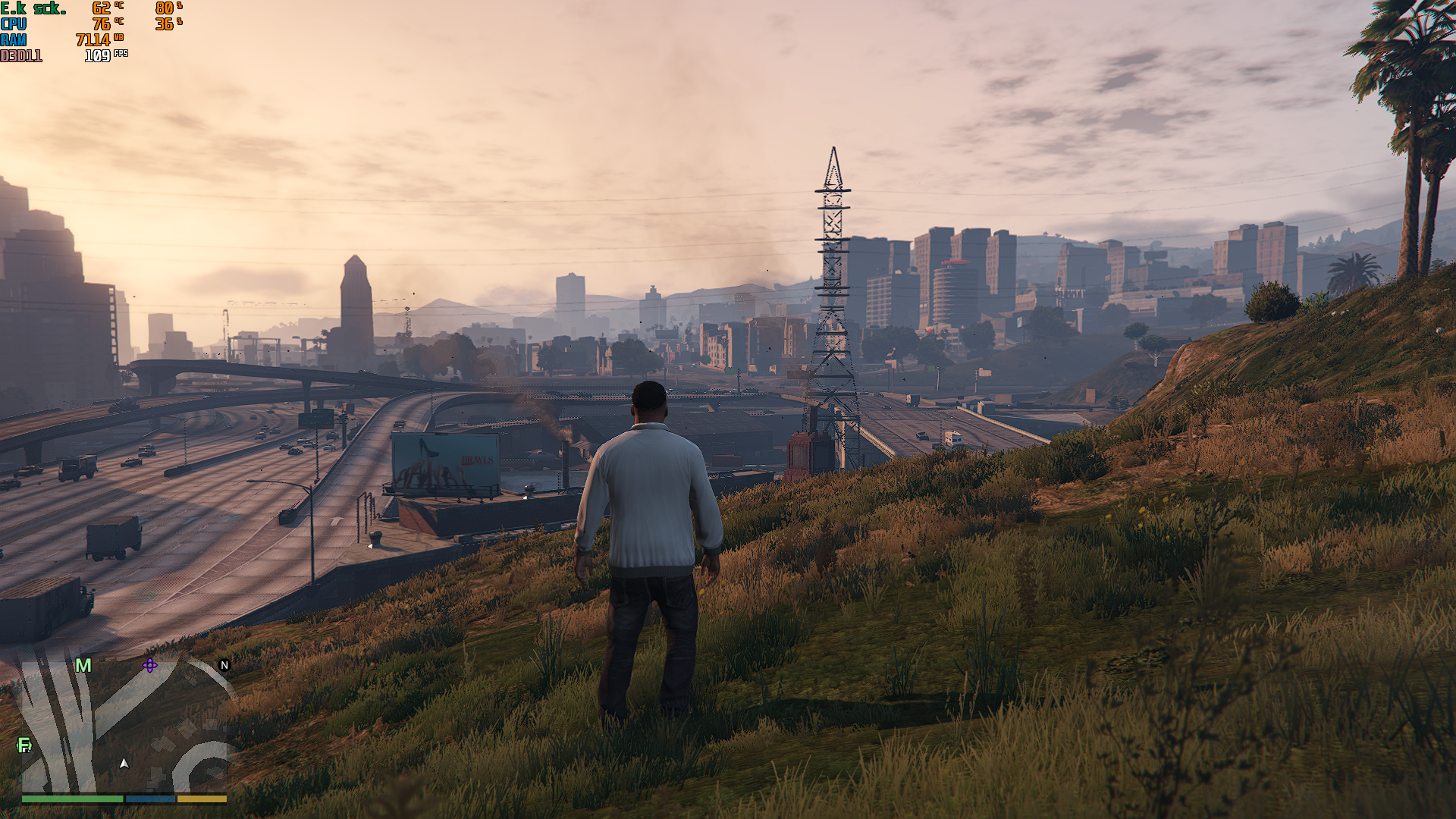The height and width of the screenshot is (819, 1456).
Task: Select the green F Franklin blip on minimap
Action: click(x=25, y=745)
